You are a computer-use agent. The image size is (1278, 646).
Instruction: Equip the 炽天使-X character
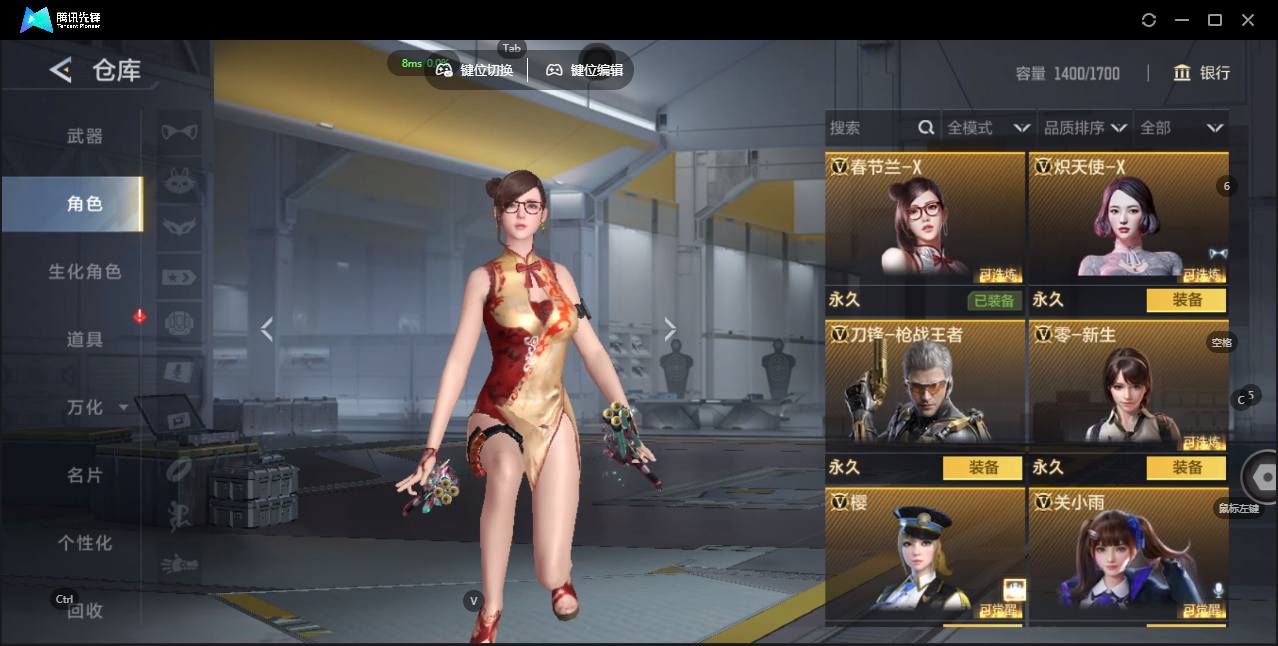click(x=1186, y=300)
